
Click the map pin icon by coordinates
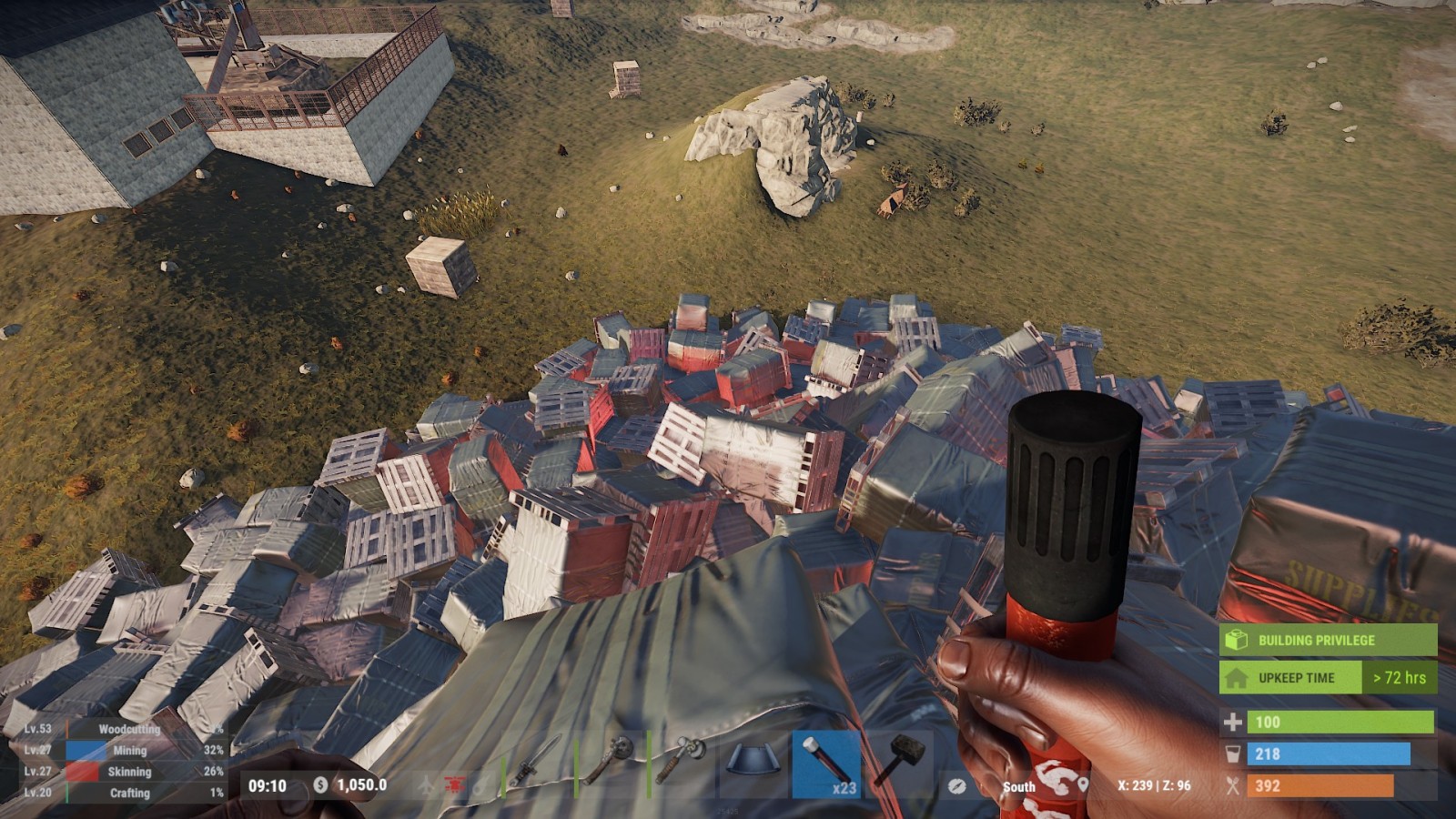[x=1083, y=785]
